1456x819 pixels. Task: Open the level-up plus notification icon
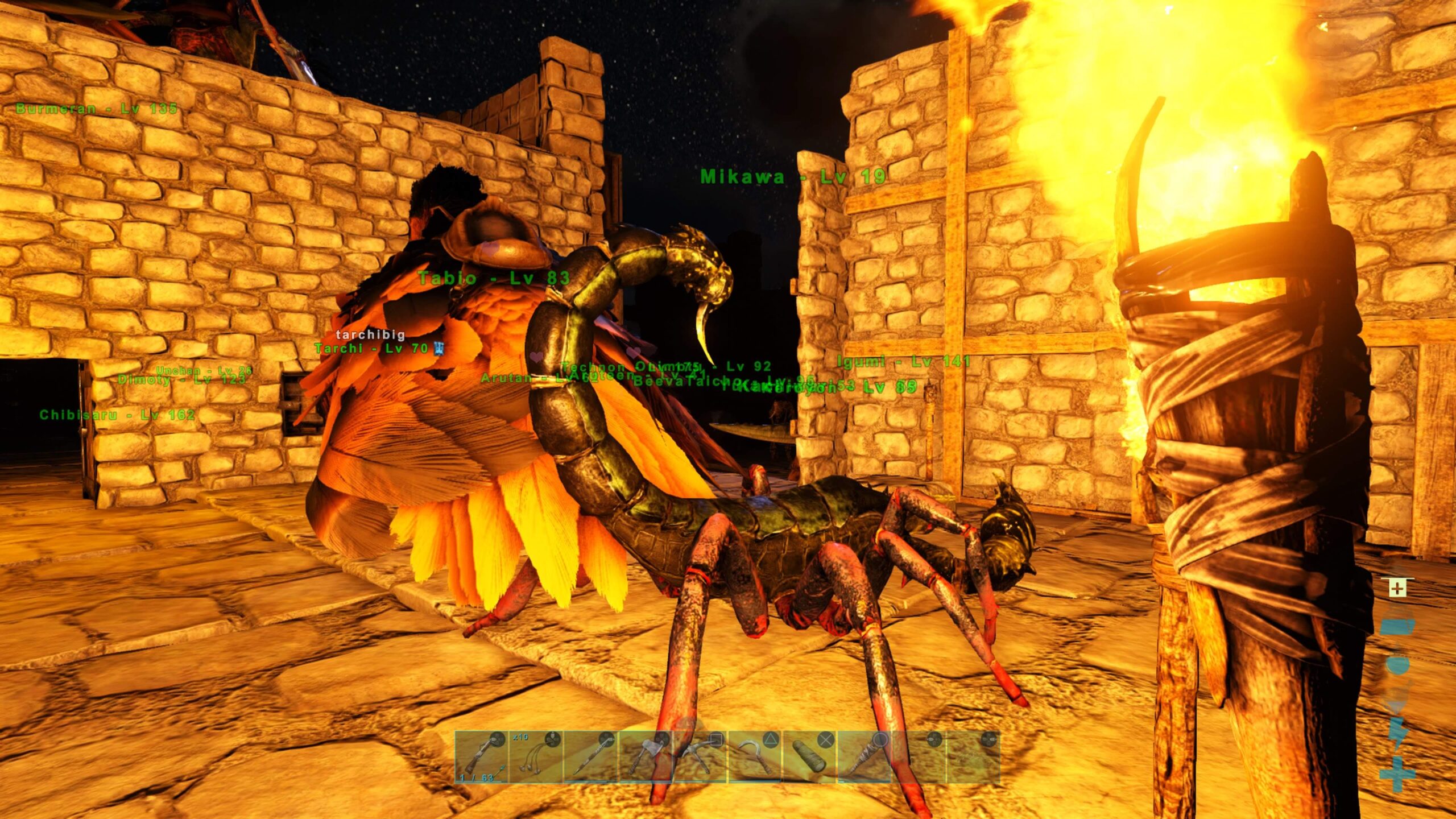pyautogui.click(x=1397, y=588)
